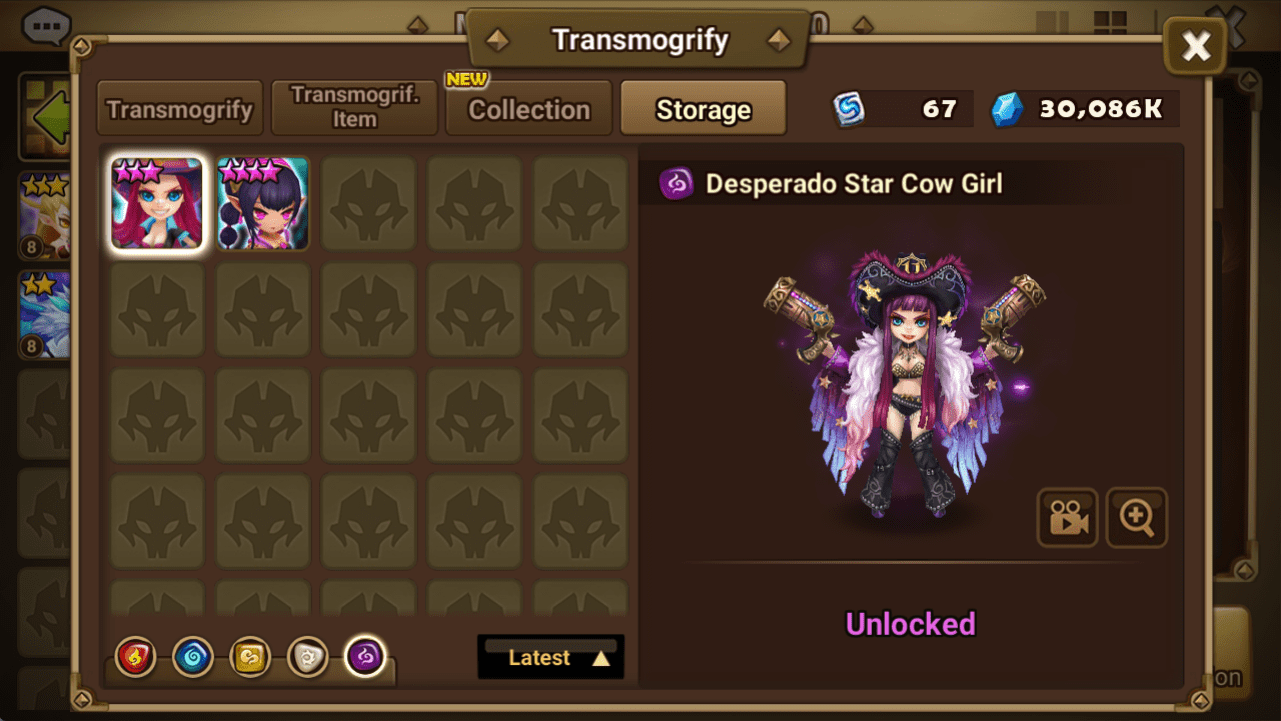Close the Transmogrify window
Image resolution: width=1281 pixels, height=721 pixels.
[1196, 45]
